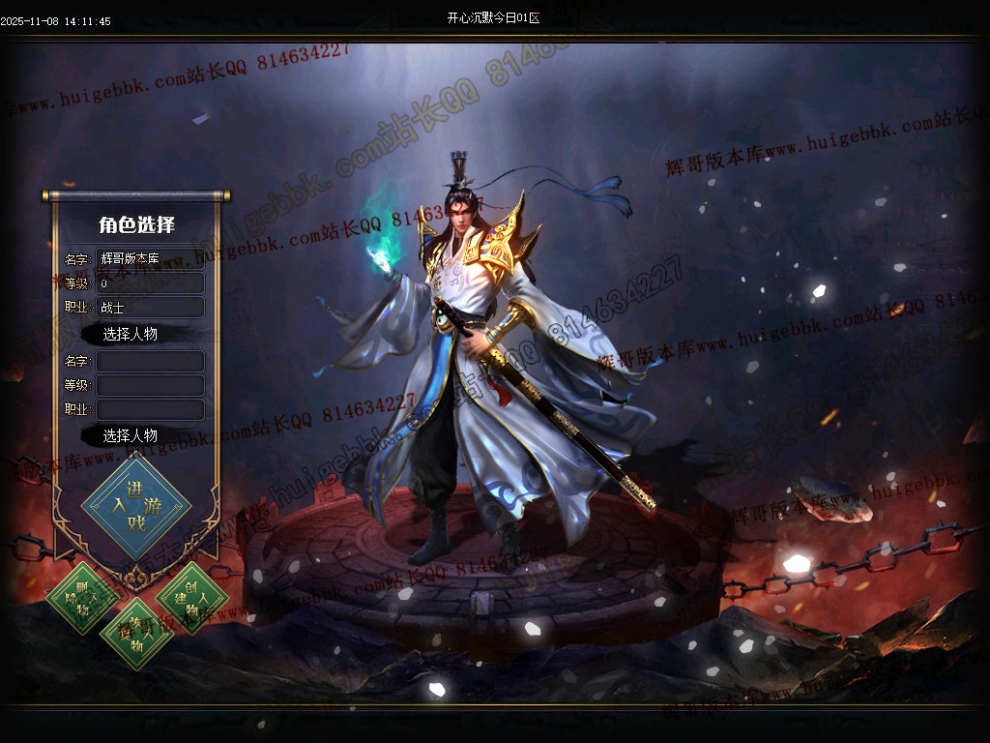Click the 进入游戏 enter game button
The height and width of the screenshot is (743, 990).
[136, 505]
